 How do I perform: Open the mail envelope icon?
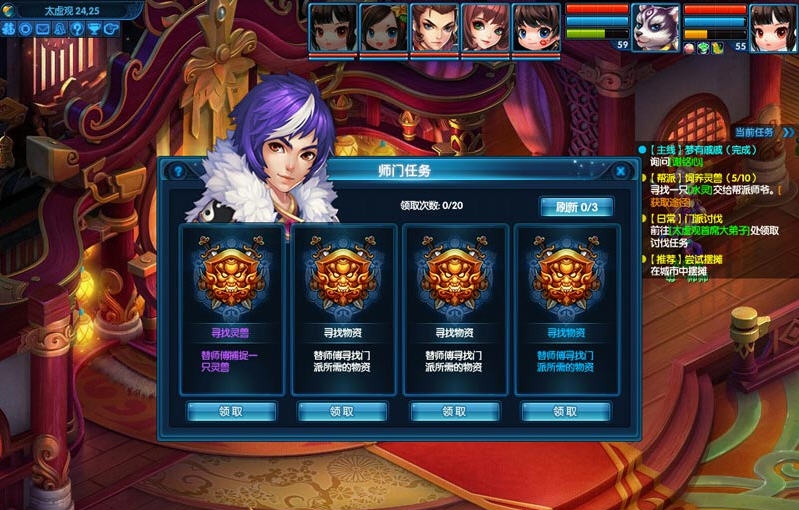(x=42, y=29)
